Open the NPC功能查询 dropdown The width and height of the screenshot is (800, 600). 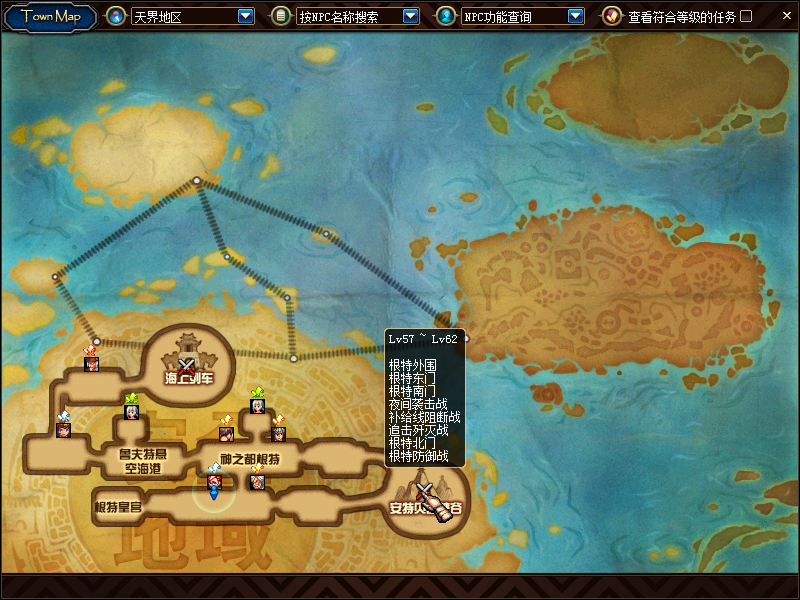pos(575,16)
